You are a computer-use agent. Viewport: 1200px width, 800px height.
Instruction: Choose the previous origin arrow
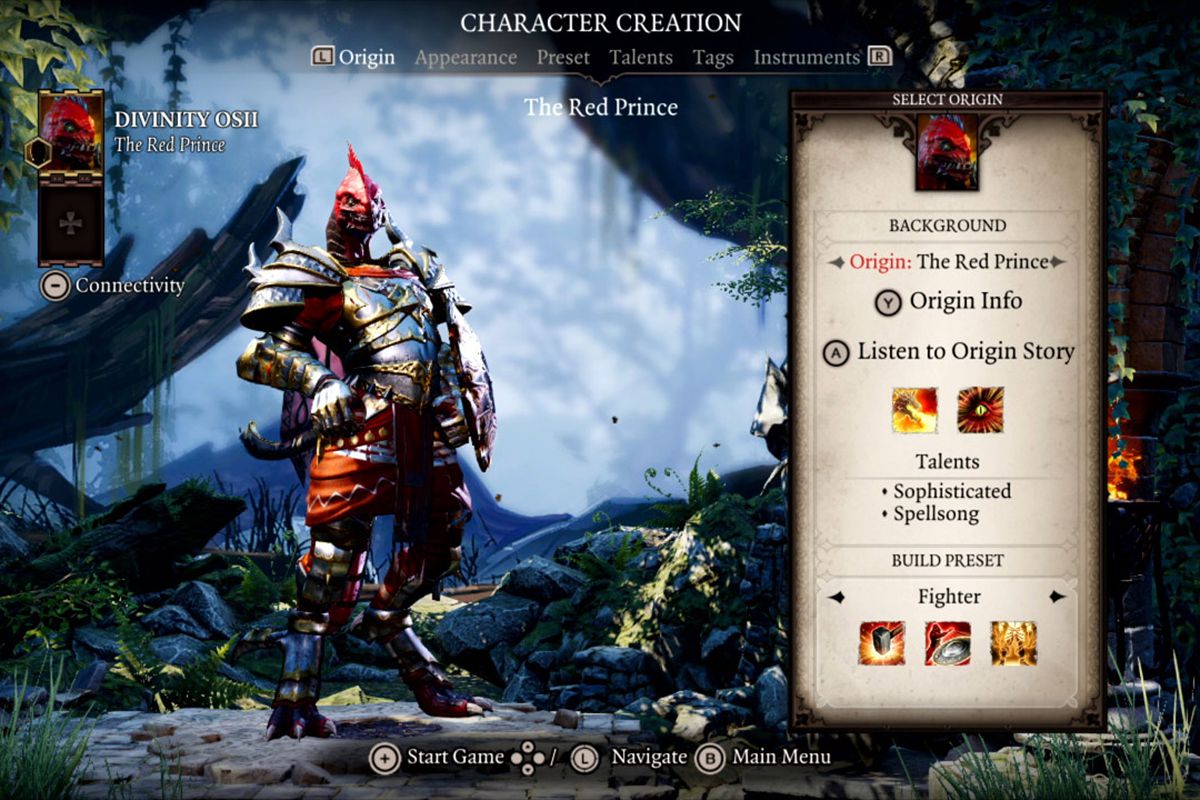(836, 262)
